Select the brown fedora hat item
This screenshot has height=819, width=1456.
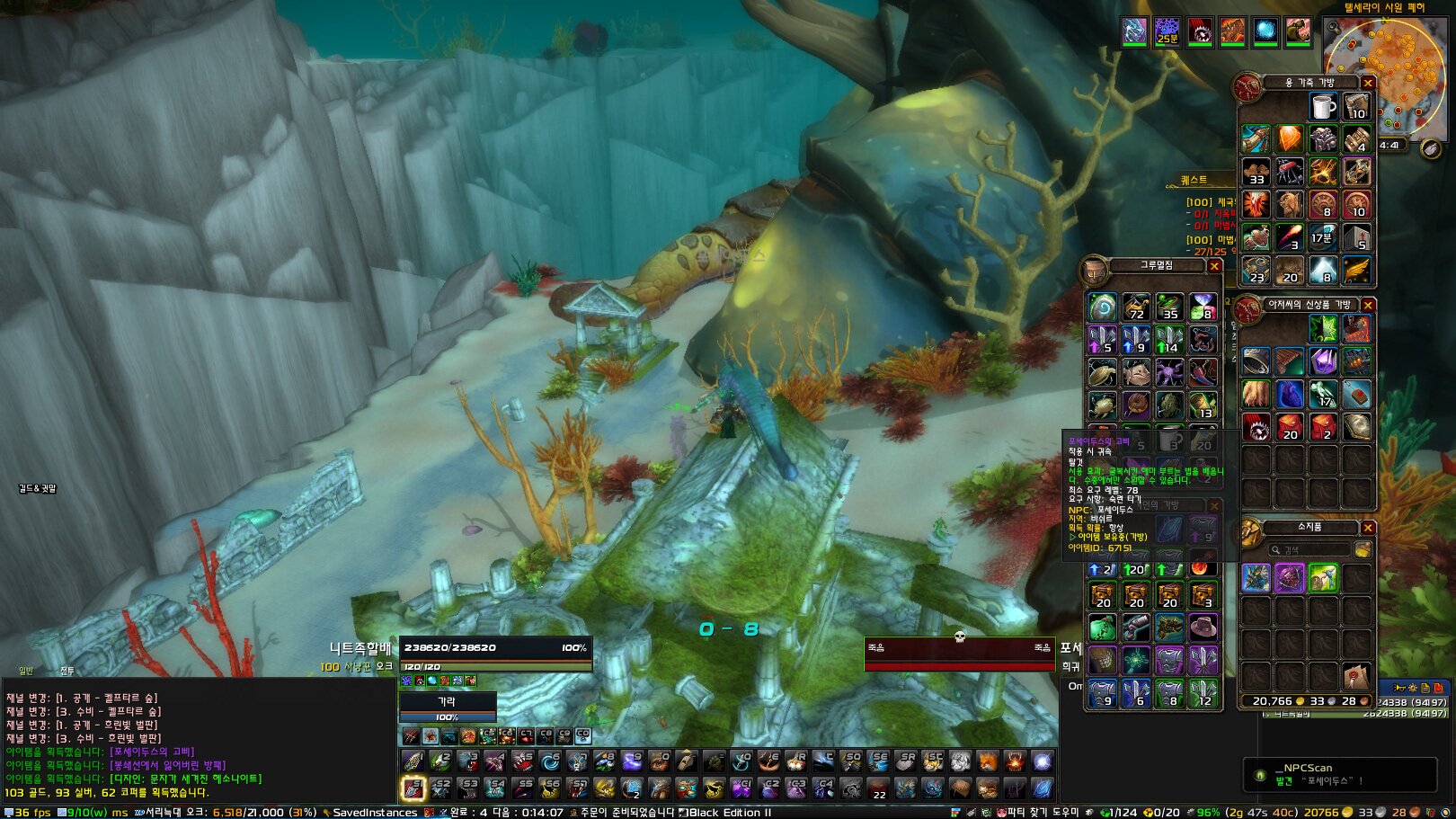click(1203, 627)
